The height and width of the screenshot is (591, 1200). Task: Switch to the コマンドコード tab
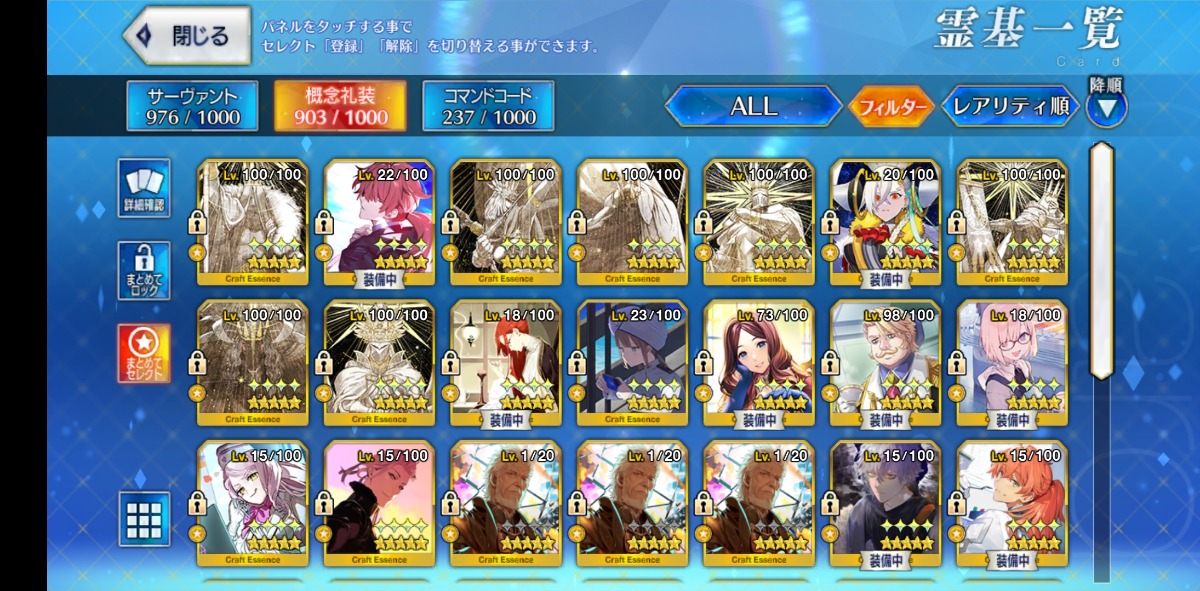[x=488, y=107]
